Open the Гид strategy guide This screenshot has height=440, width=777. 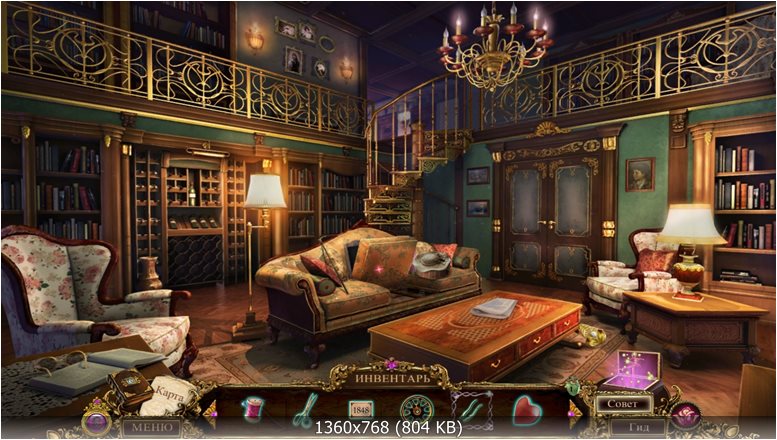click(x=638, y=428)
